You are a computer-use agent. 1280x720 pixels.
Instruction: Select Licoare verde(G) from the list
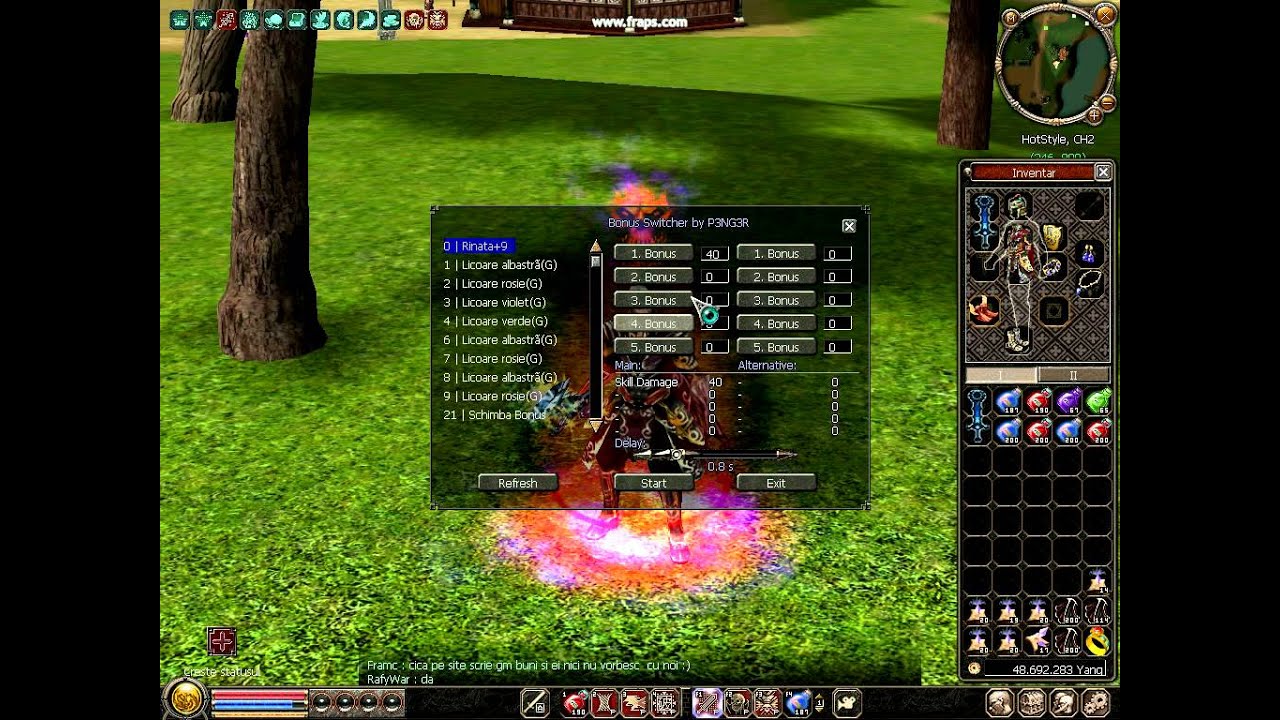point(496,321)
